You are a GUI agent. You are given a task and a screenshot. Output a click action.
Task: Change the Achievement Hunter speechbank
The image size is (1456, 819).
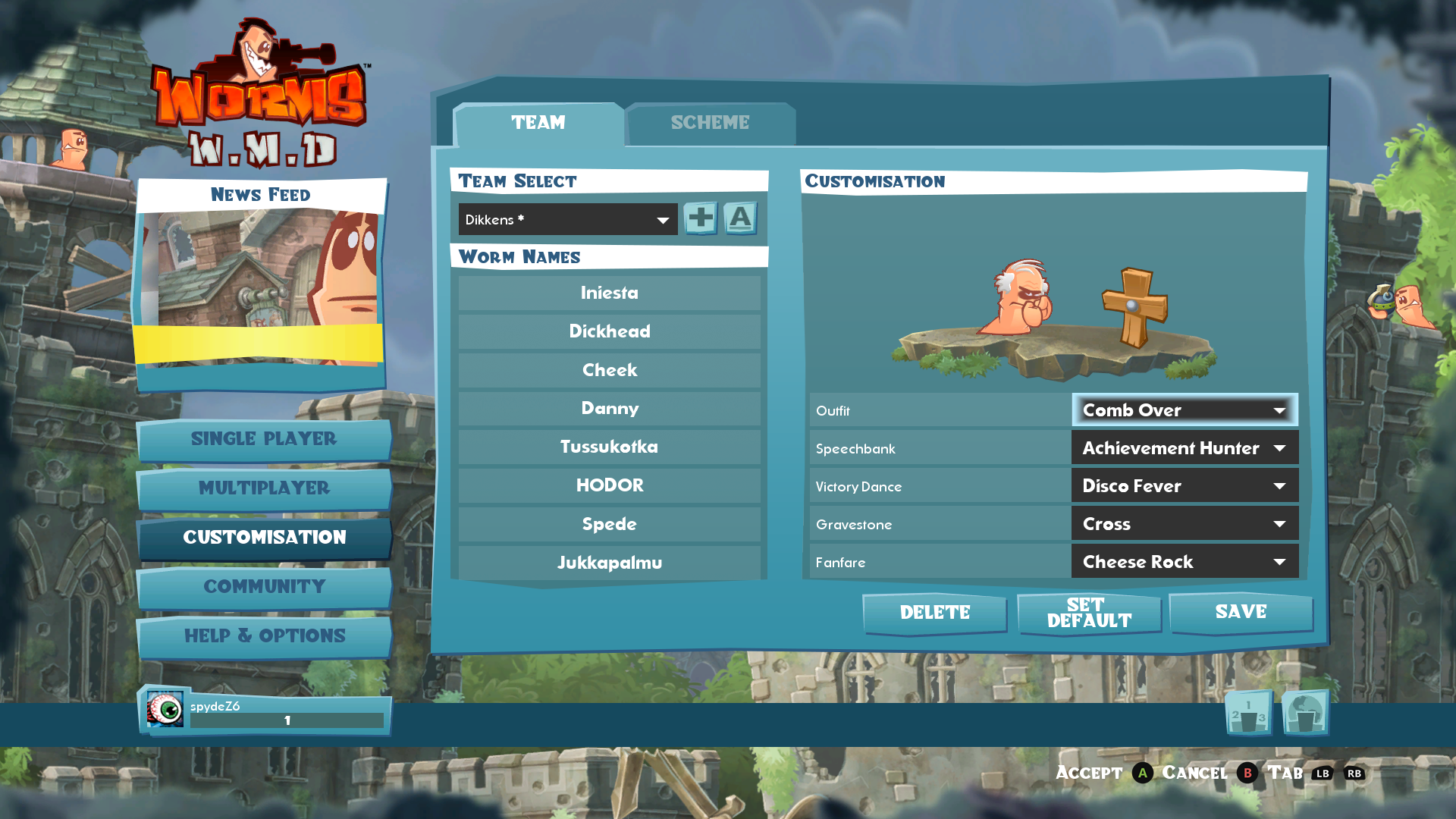(1185, 448)
